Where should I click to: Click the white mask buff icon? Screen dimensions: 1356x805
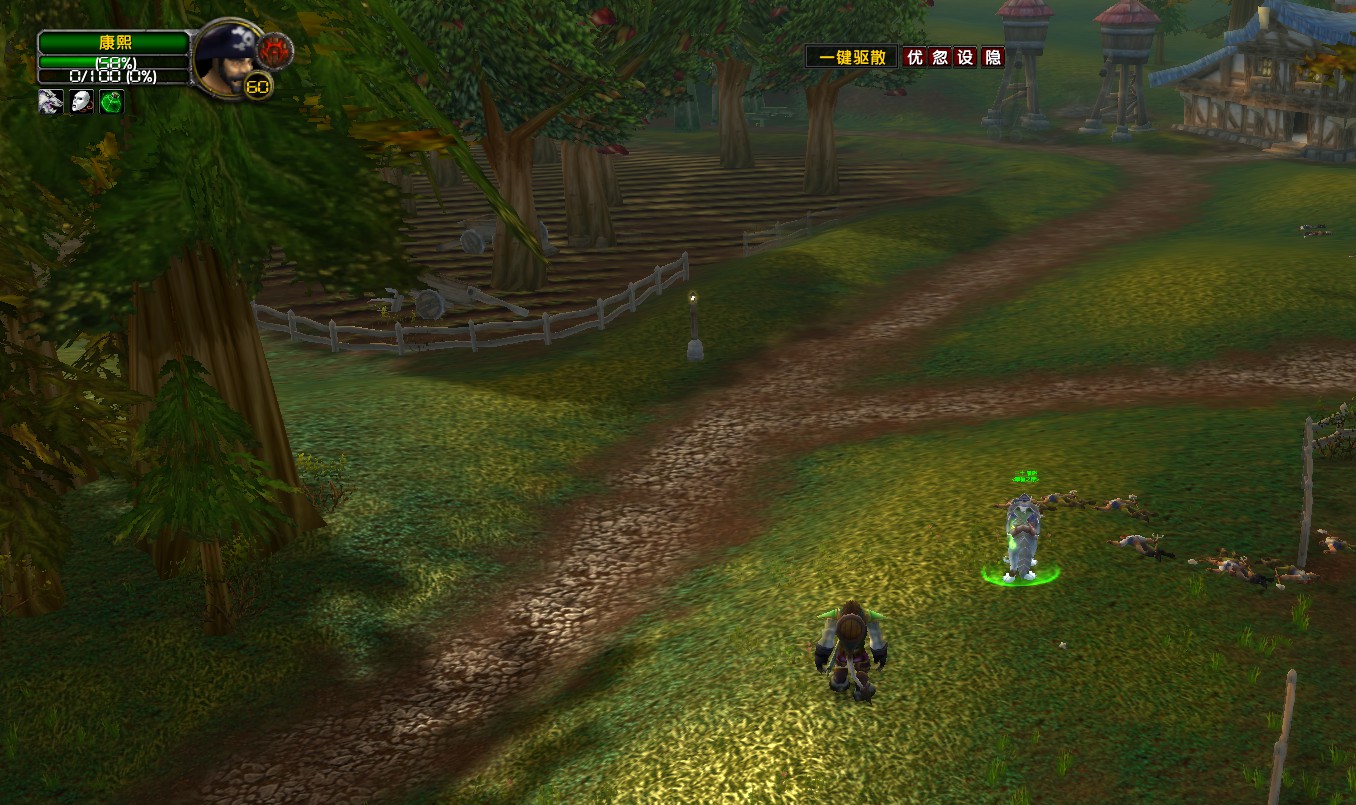point(82,101)
